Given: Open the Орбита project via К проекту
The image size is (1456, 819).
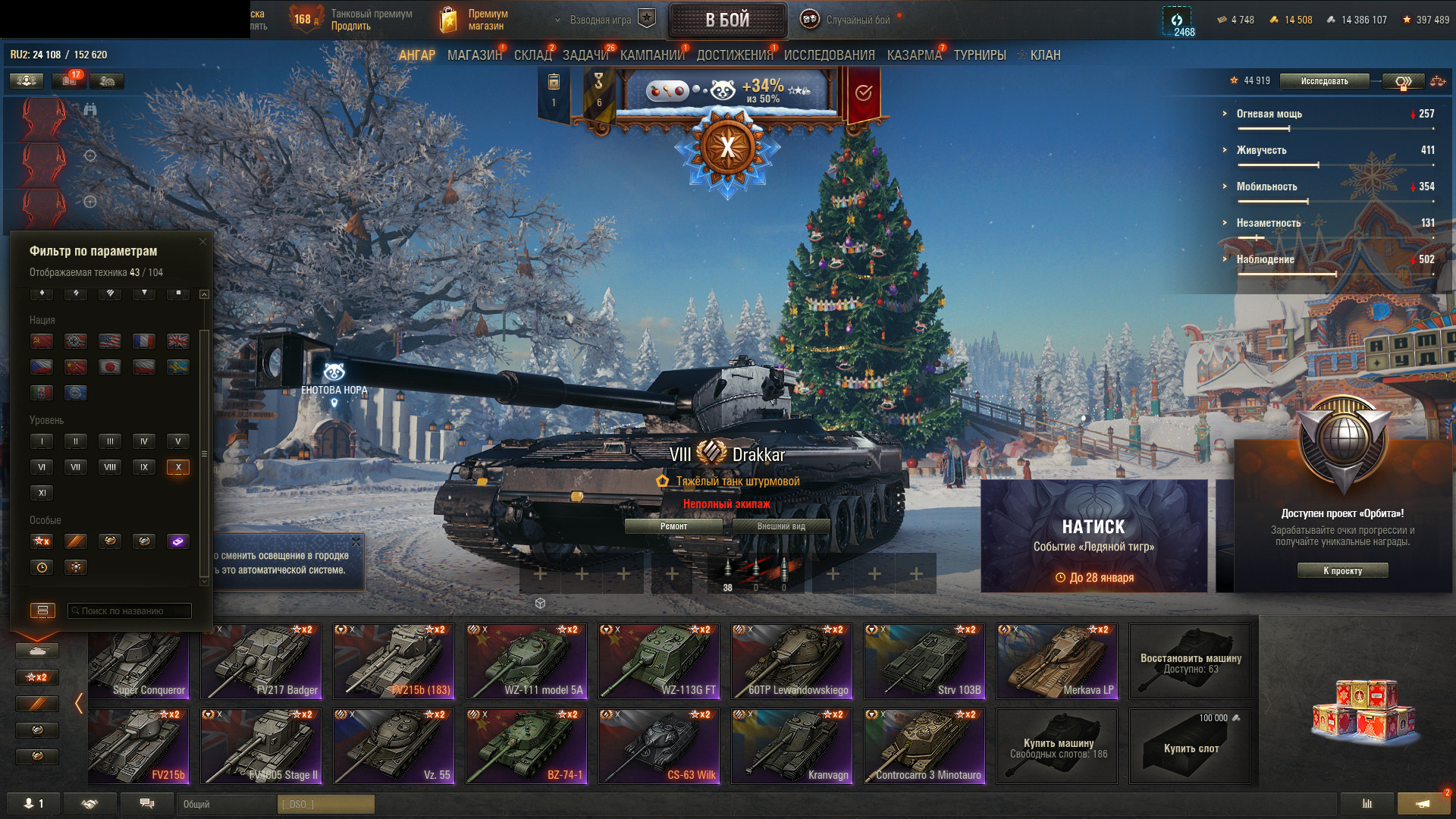Looking at the screenshot, I should [x=1342, y=571].
